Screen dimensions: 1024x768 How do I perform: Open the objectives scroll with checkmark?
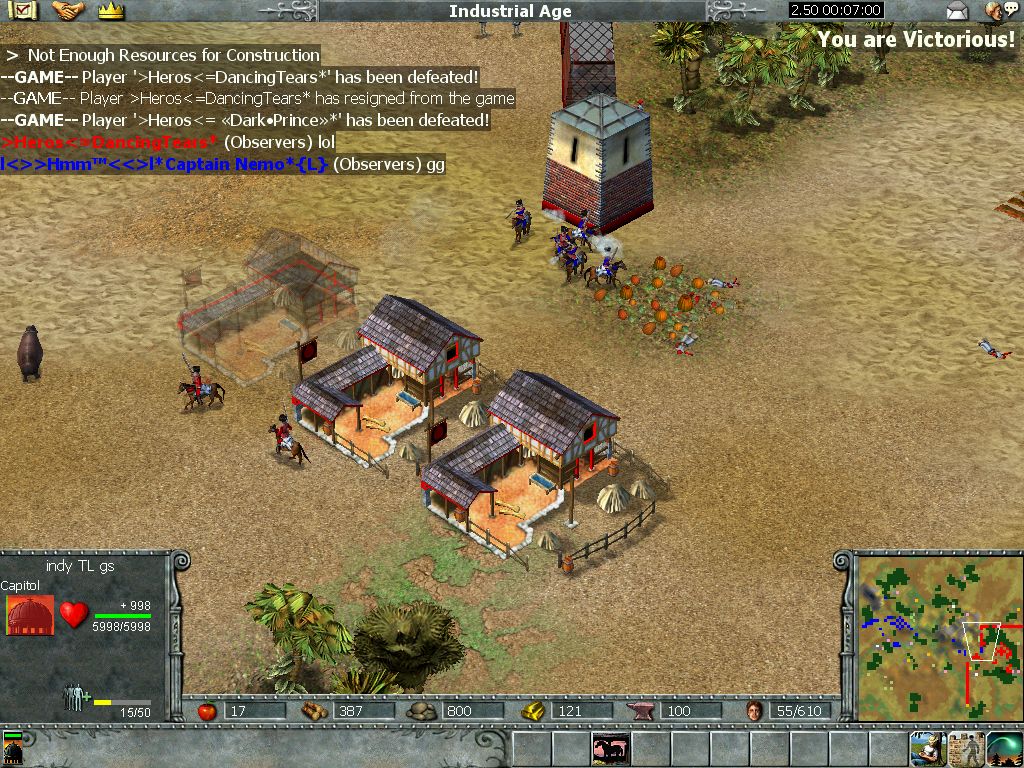point(23,11)
